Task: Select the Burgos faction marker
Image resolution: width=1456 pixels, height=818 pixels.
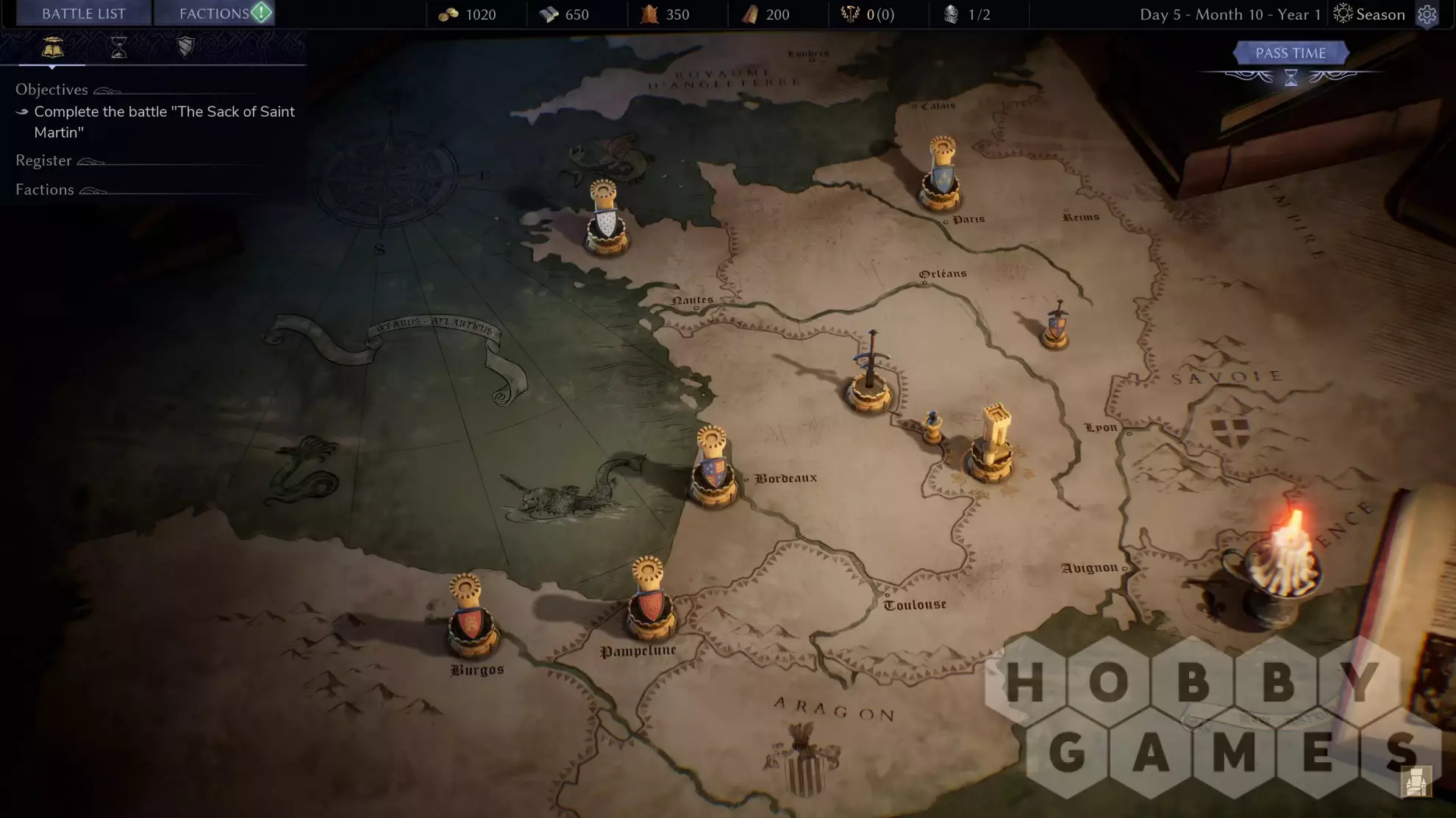Action: (470, 619)
